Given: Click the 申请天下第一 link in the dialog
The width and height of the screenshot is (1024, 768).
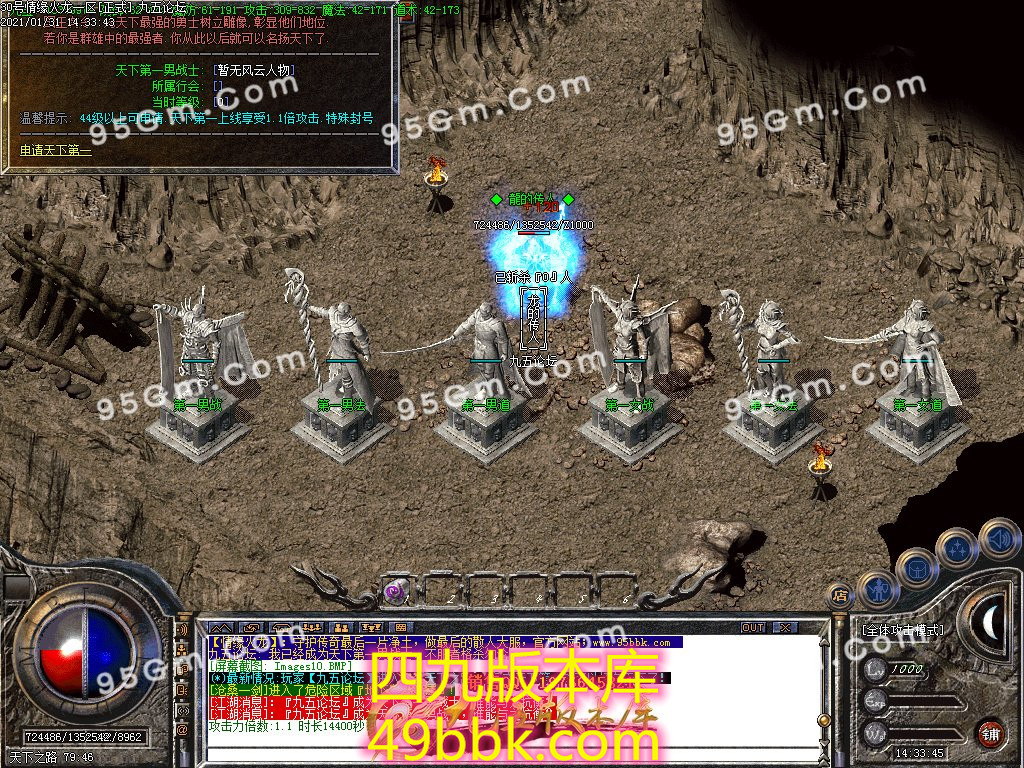Looking at the screenshot, I should click(x=56, y=152).
